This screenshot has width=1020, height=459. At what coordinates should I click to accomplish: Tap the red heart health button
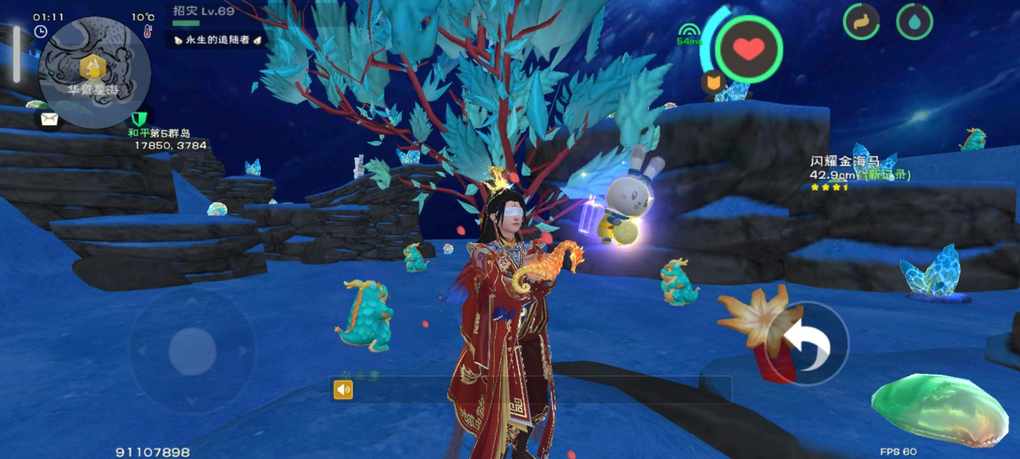click(x=748, y=48)
